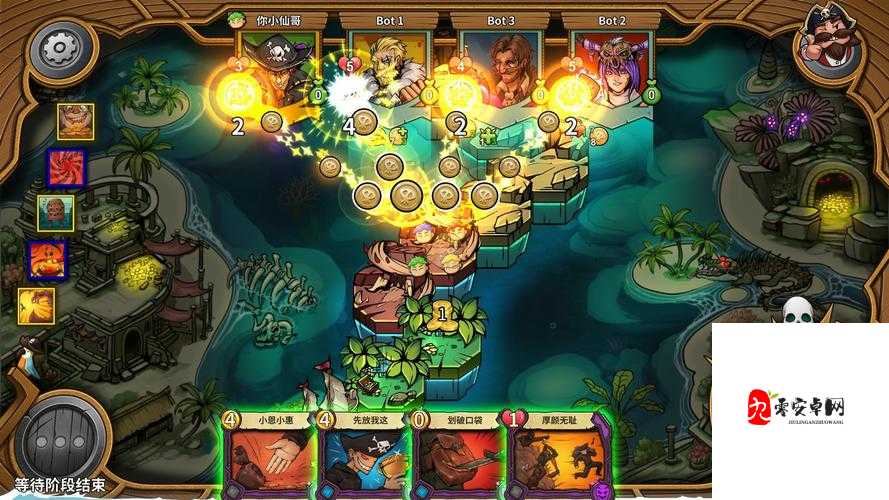The image size is (889, 500).
Task: Select the tiki idol event icon
Action: (56, 212)
